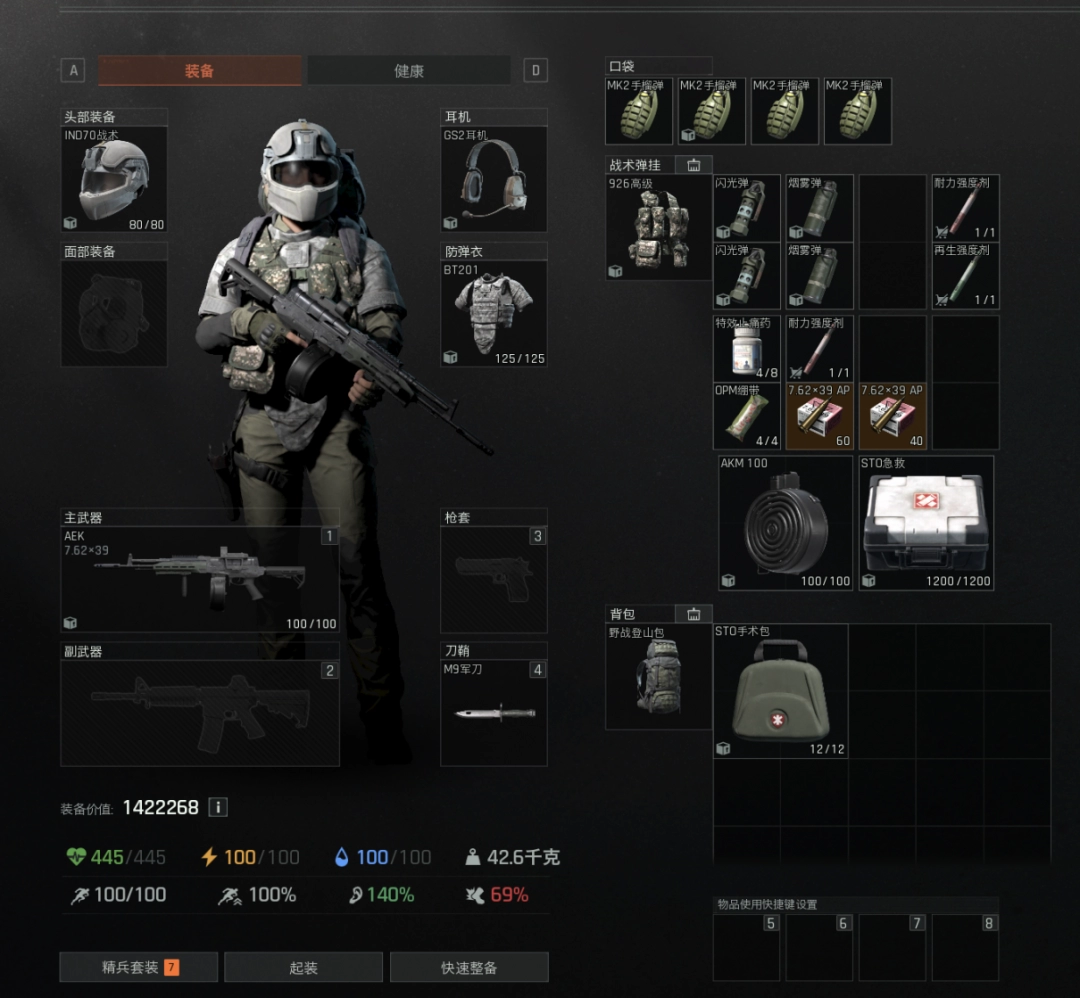Select the 特效止痛药 painkiller bottle
1080x998 pixels.
point(746,348)
